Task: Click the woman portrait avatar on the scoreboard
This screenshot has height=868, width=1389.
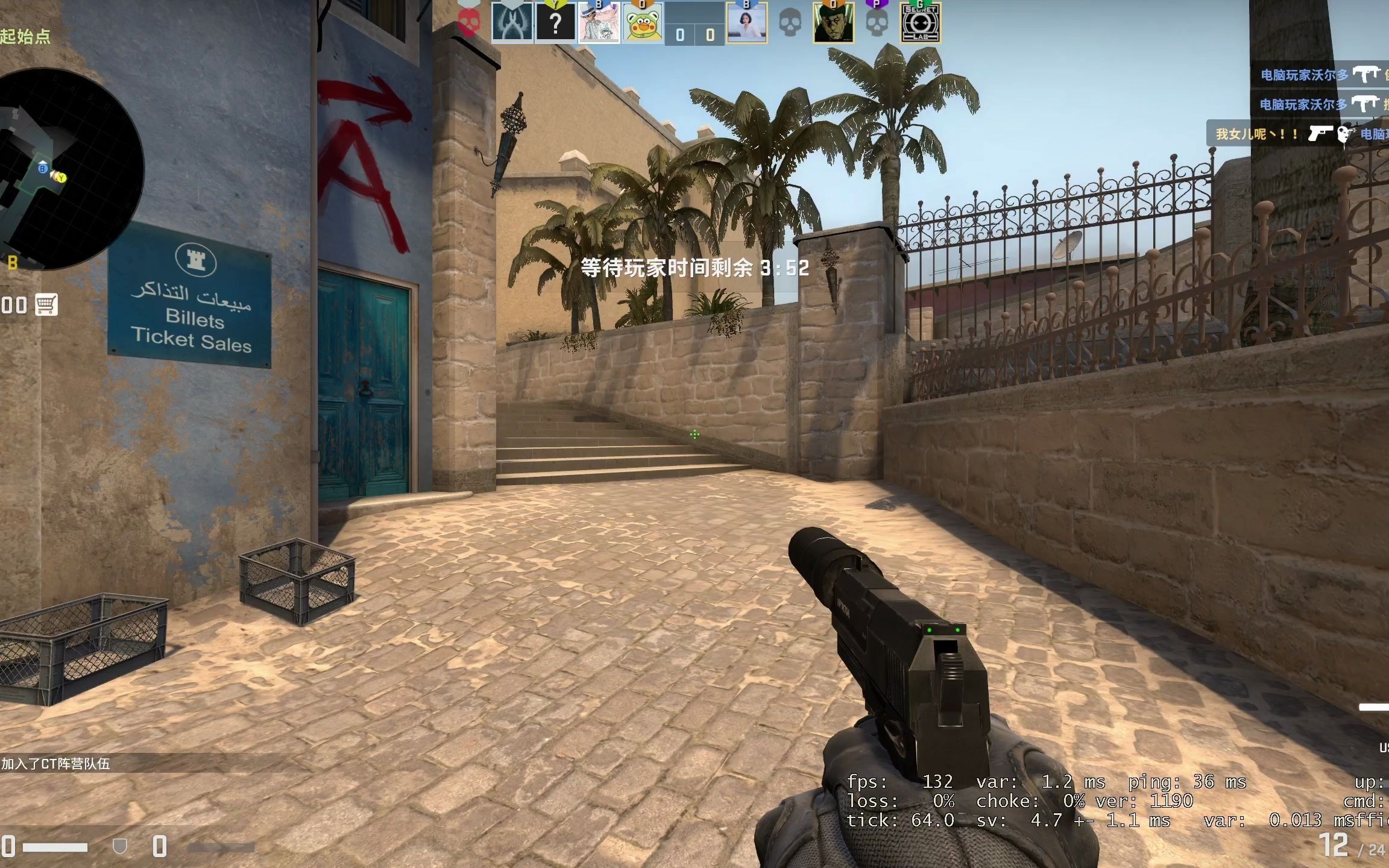Action: point(749,23)
